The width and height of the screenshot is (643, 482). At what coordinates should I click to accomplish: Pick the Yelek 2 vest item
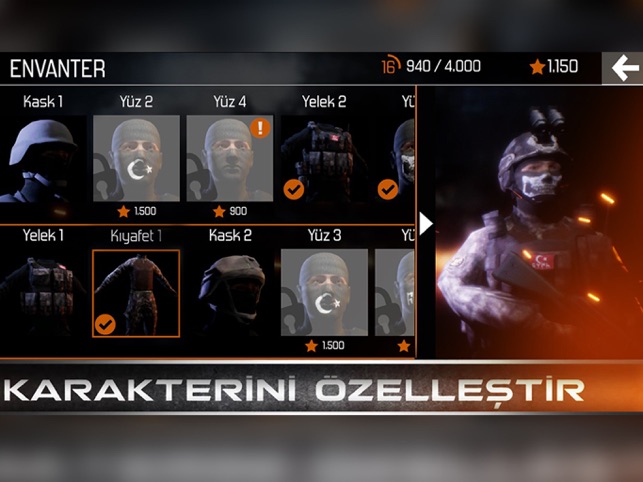[x=322, y=157]
